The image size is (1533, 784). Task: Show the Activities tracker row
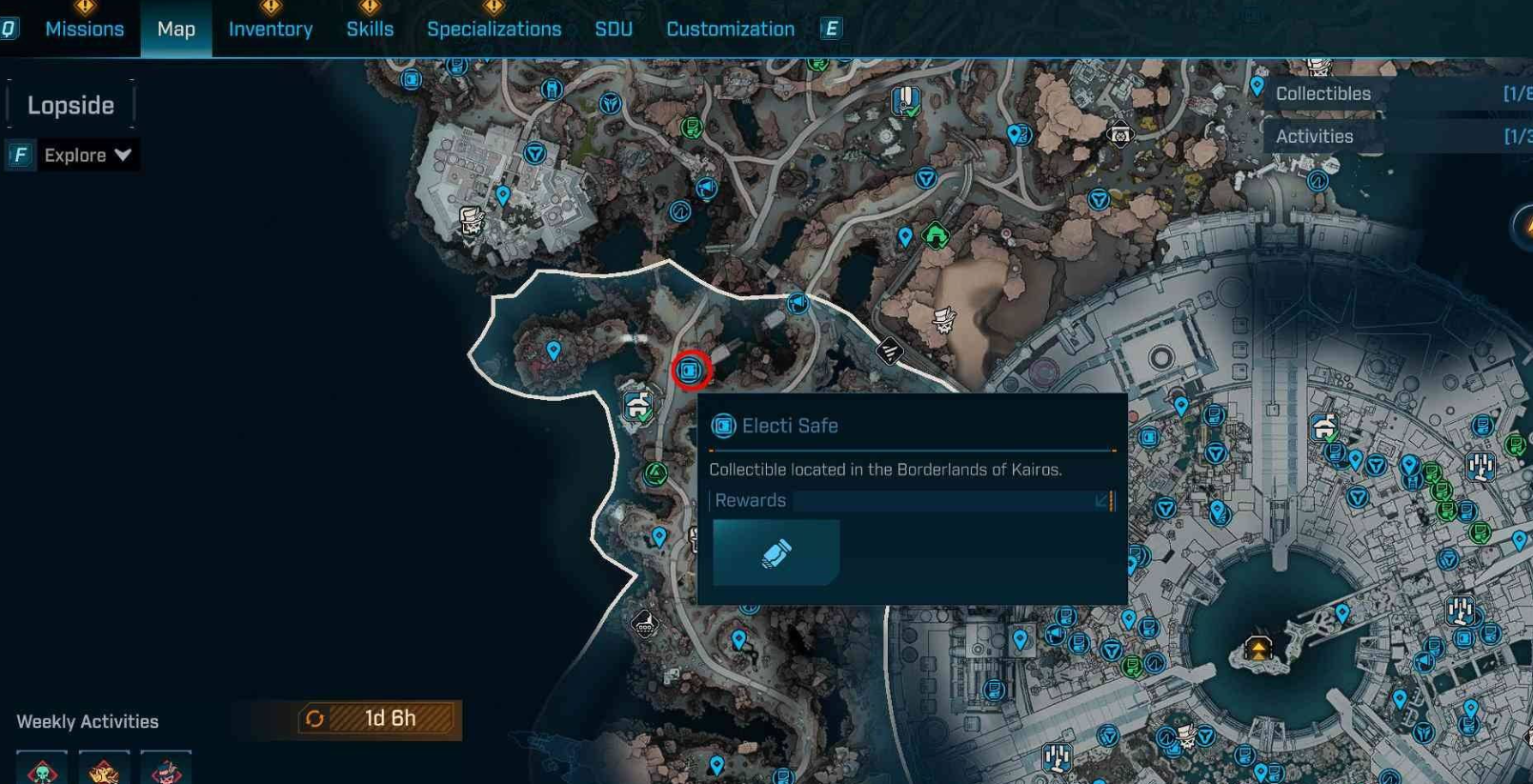click(x=1396, y=136)
